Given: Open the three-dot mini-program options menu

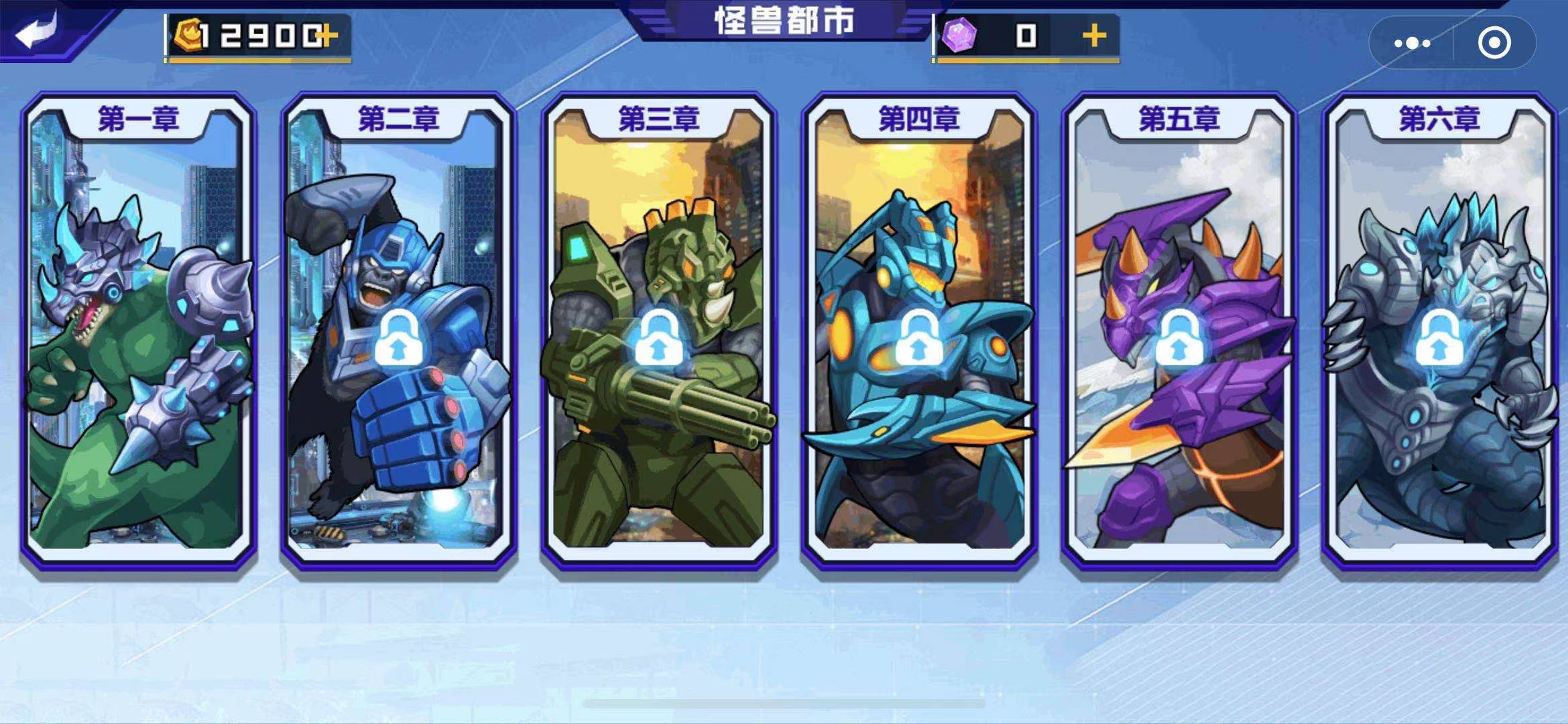Looking at the screenshot, I should click(x=1412, y=44).
